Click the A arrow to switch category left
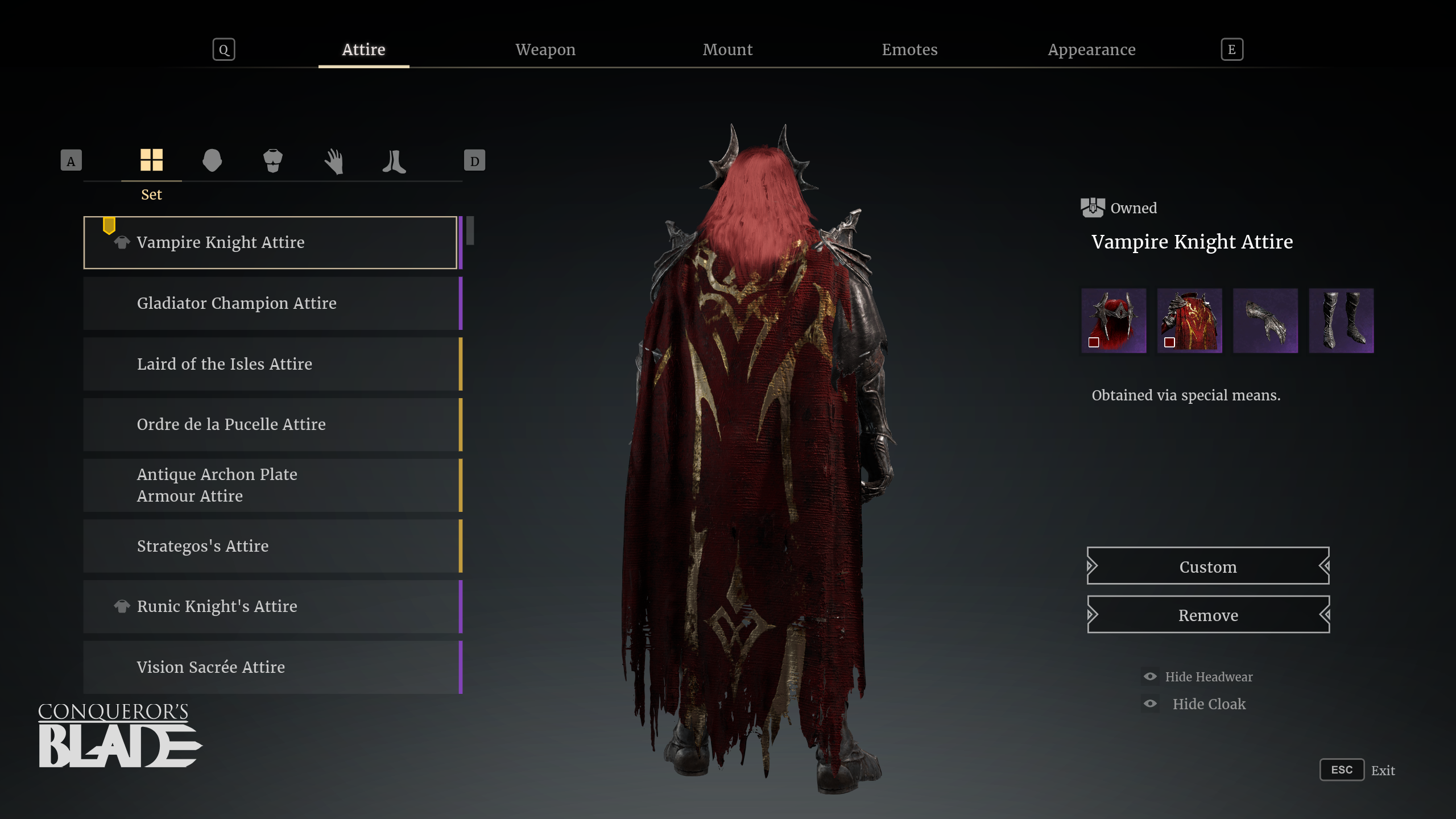Image resolution: width=1456 pixels, height=819 pixels. click(71, 161)
